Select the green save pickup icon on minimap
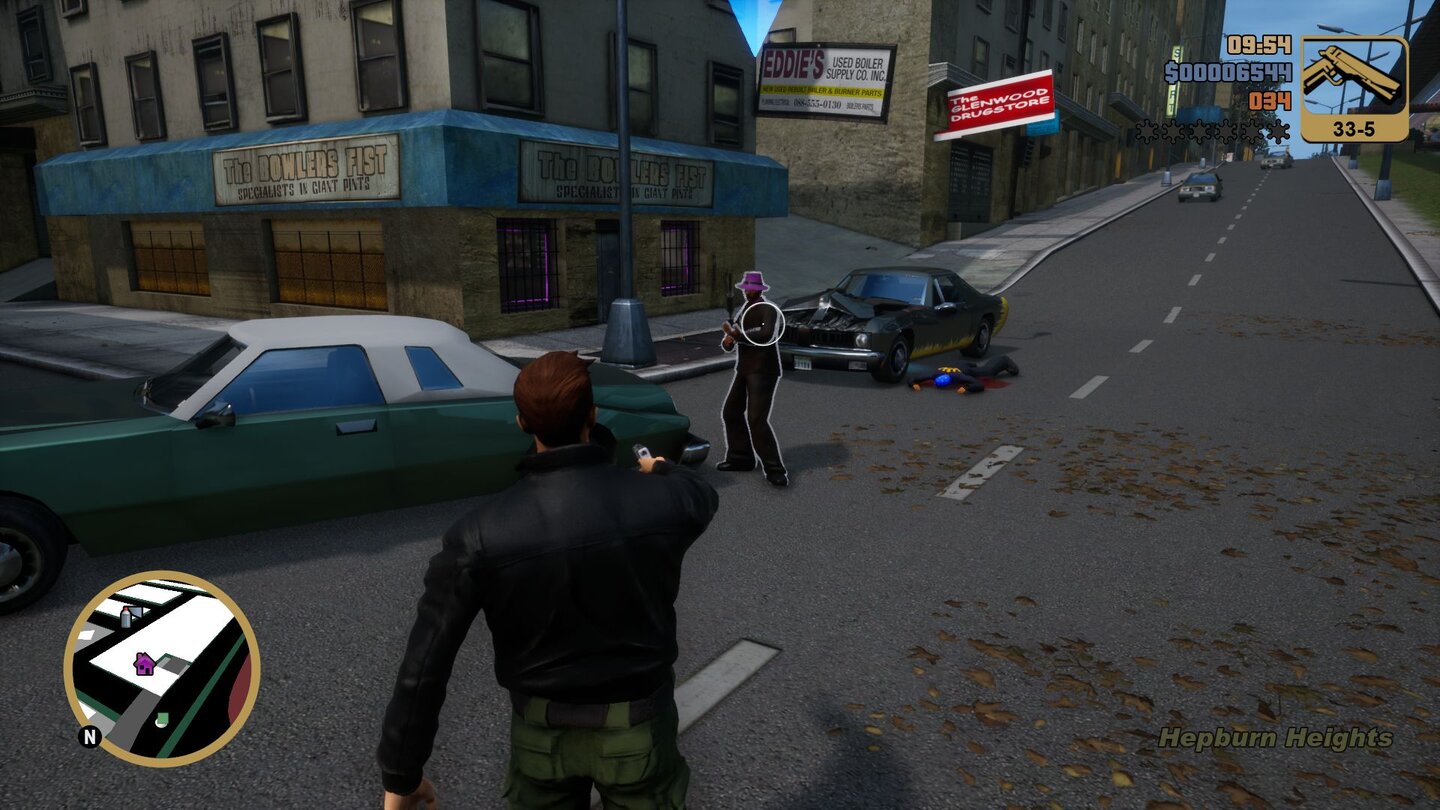The image size is (1440, 810). click(161, 717)
